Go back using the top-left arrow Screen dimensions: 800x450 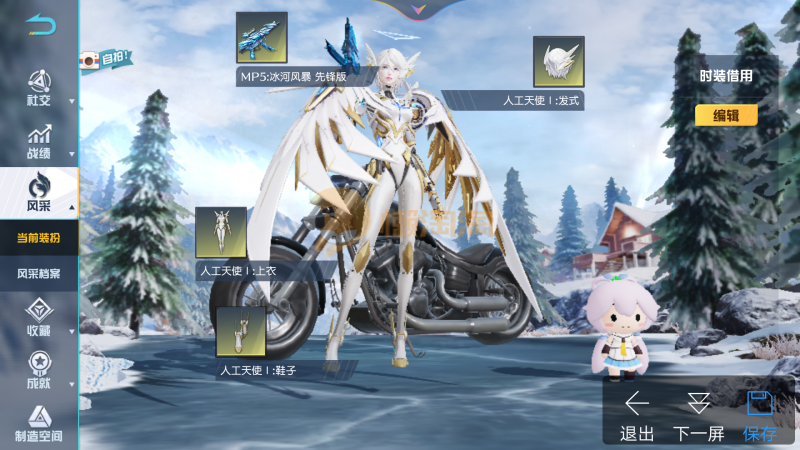[40, 24]
